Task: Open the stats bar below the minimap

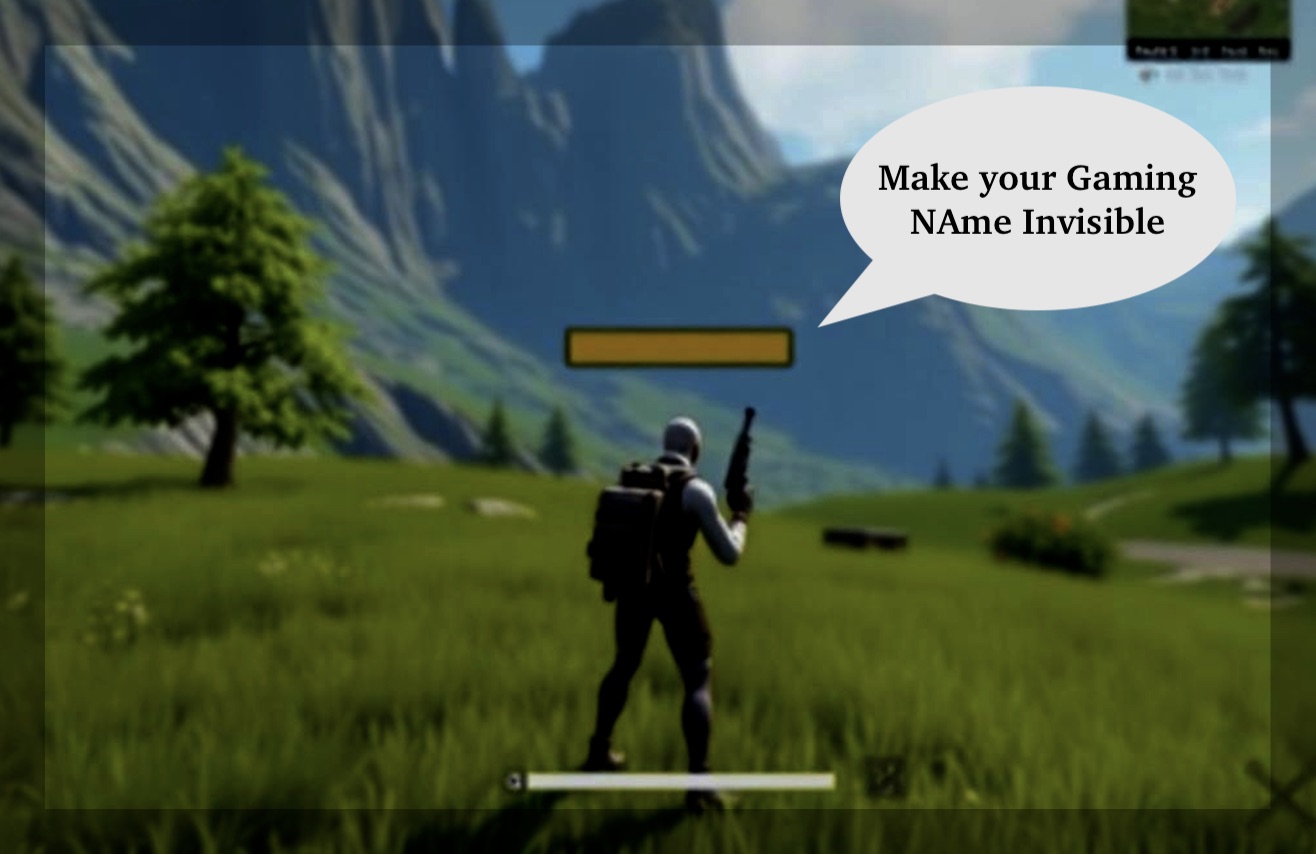Action: tap(1210, 48)
